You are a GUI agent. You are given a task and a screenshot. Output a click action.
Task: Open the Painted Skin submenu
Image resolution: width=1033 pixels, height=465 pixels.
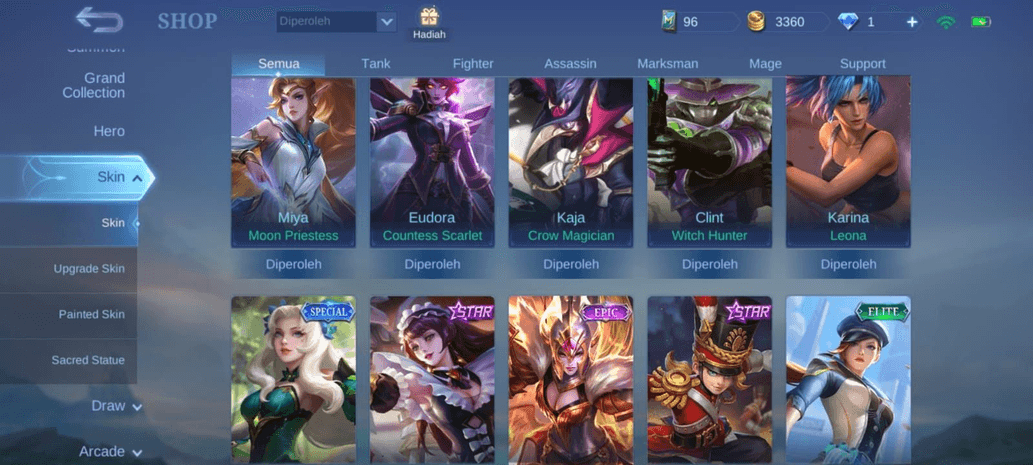pyautogui.click(x=91, y=314)
